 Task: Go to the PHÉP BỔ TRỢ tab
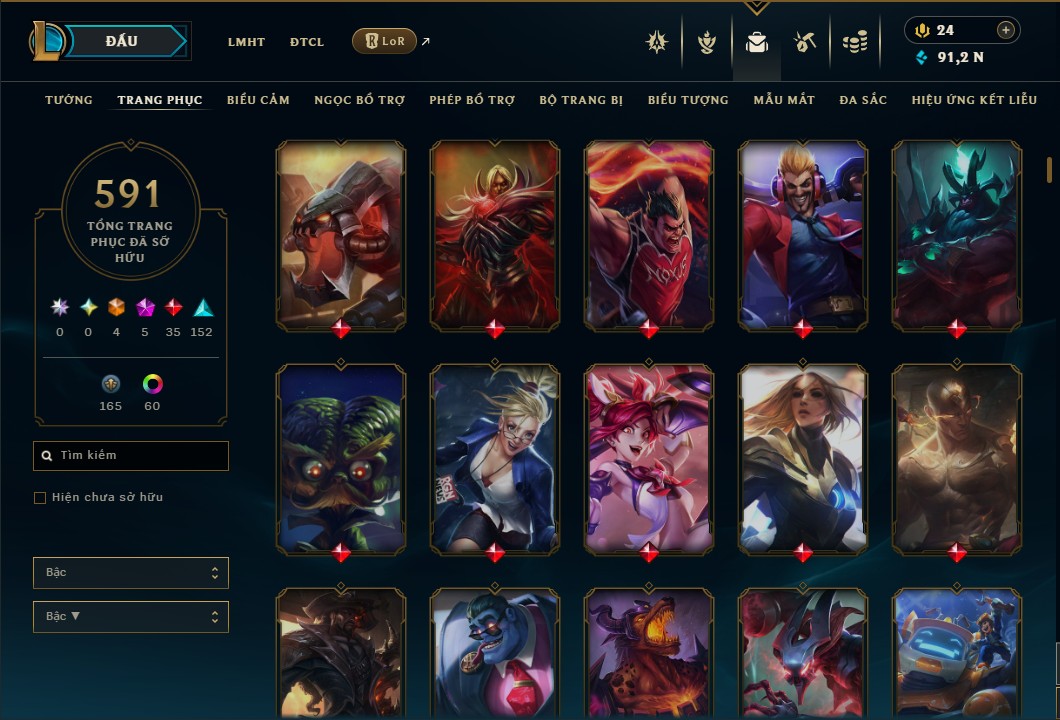(472, 100)
